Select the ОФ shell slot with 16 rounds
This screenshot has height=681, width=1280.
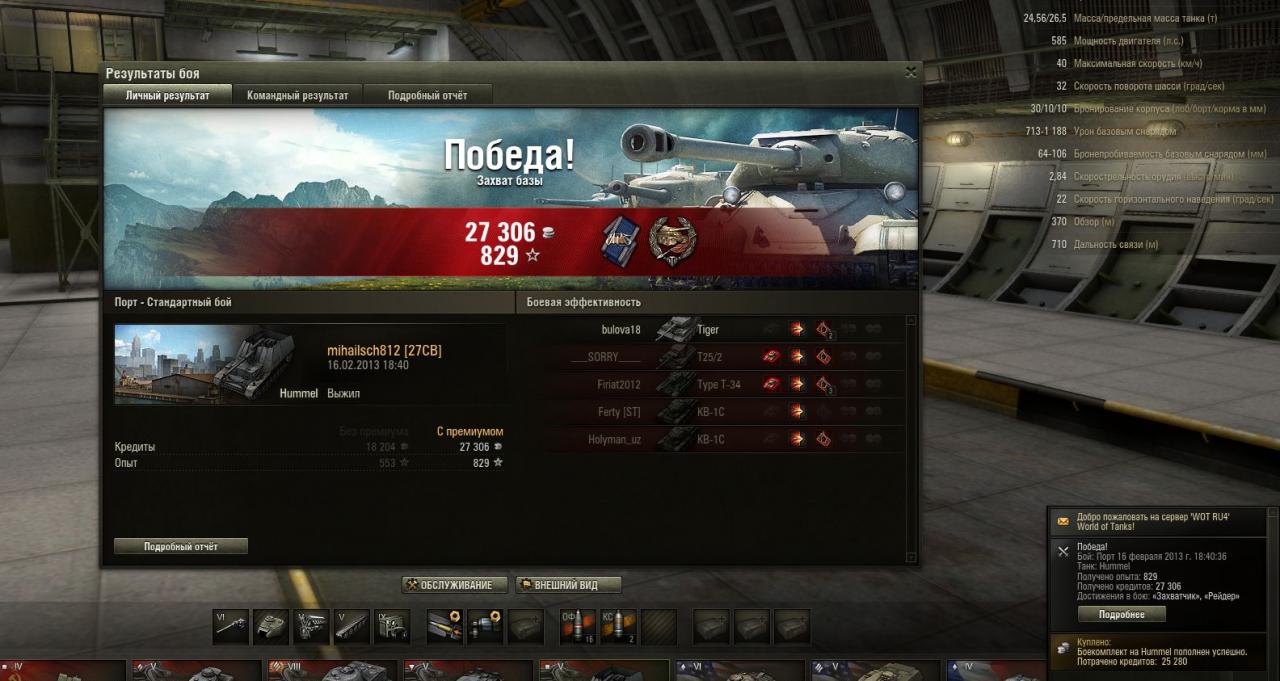coord(578,627)
